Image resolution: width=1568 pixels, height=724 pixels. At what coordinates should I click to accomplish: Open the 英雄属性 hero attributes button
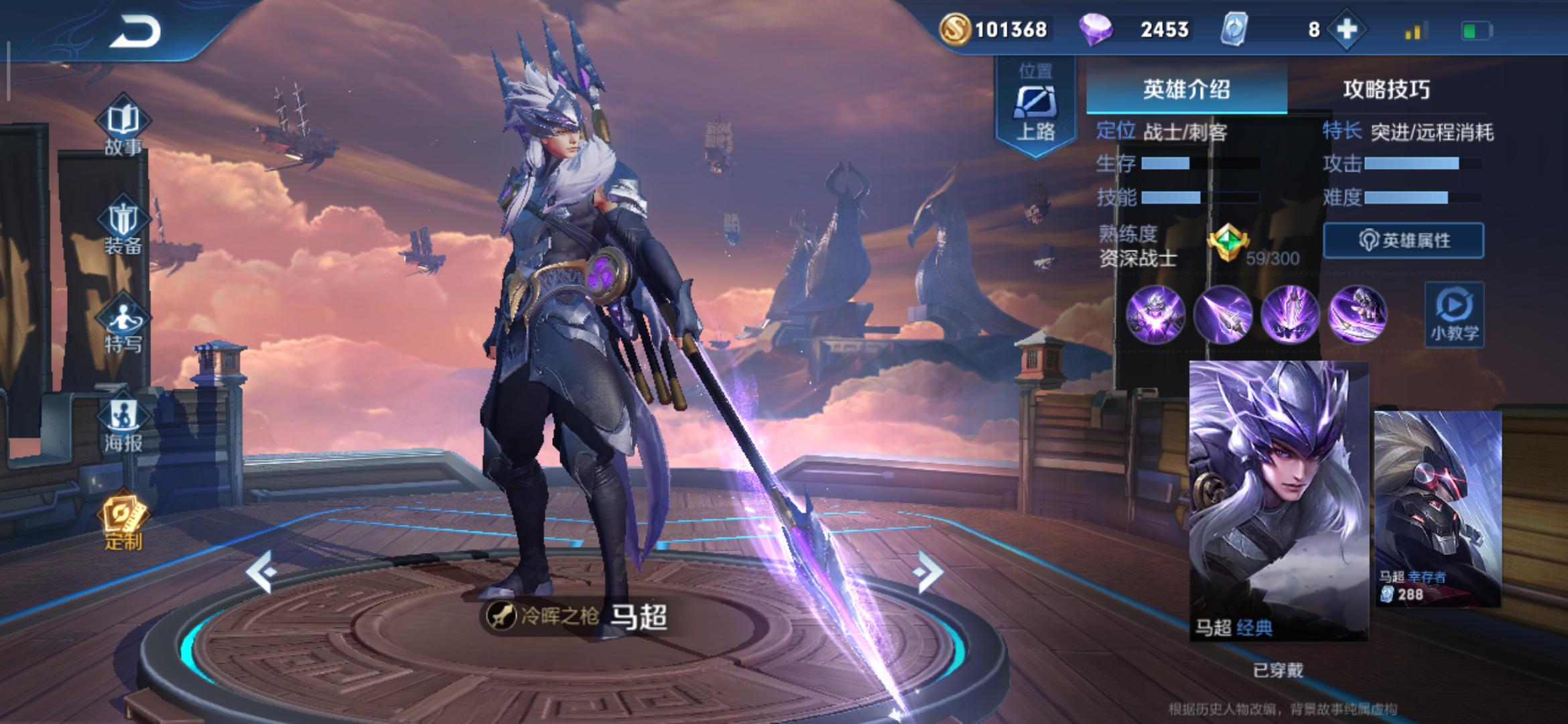[x=1404, y=241]
